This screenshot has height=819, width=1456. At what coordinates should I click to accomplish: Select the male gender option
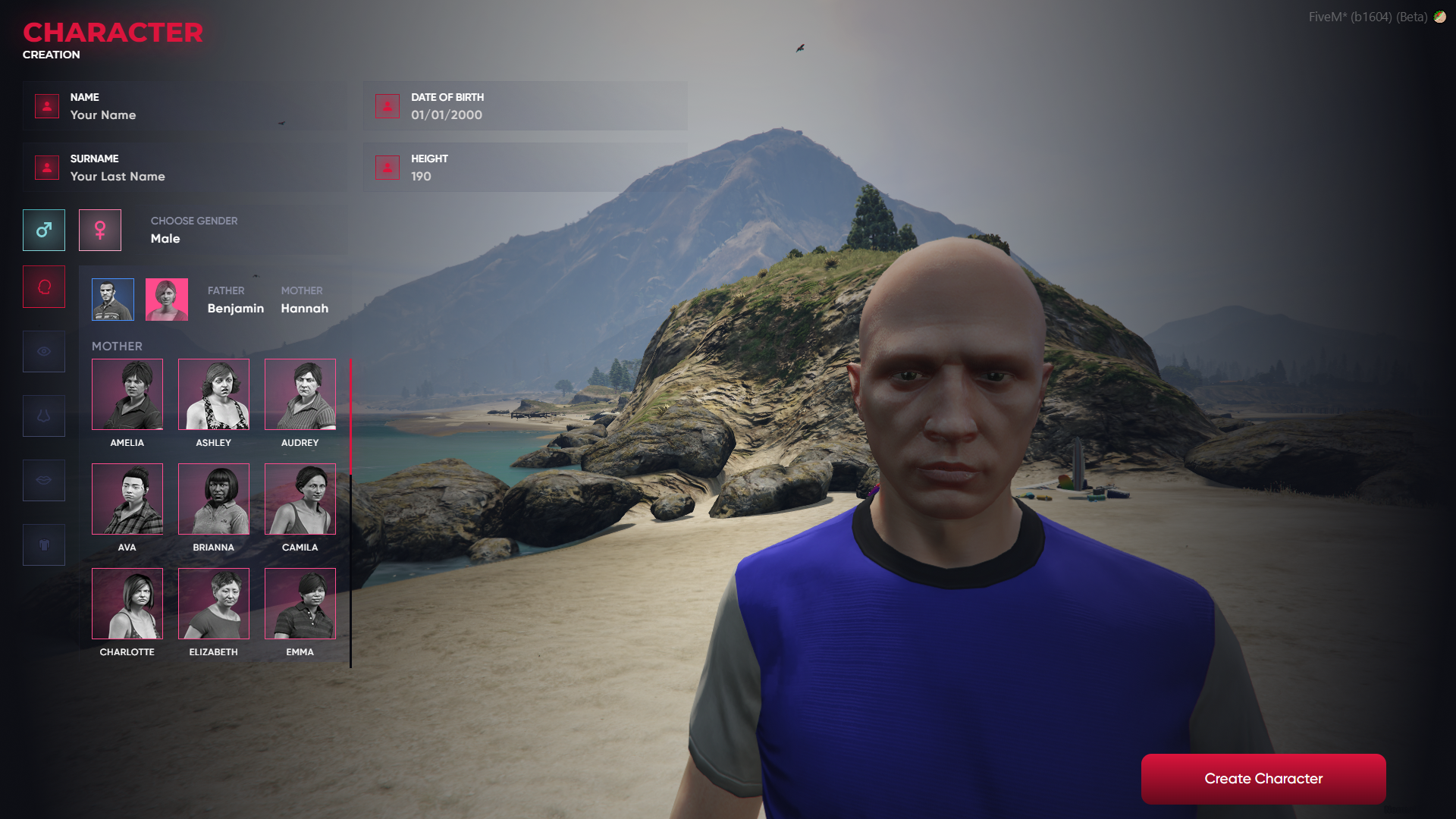tap(43, 230)
